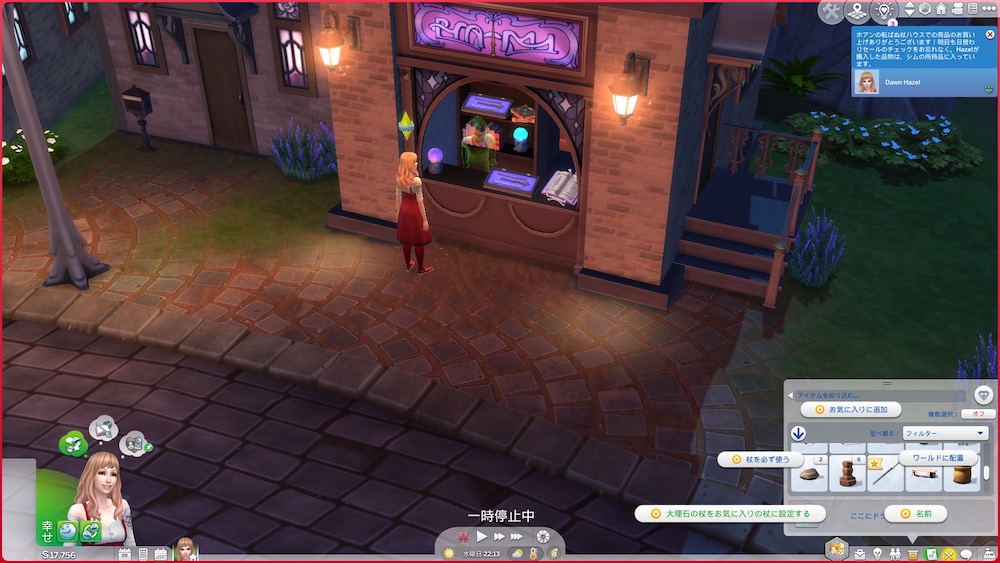This screenshot has width=1000, height=563.
Task: Open Build Mode with the tools icon
Action: click(x=831, y=11)
